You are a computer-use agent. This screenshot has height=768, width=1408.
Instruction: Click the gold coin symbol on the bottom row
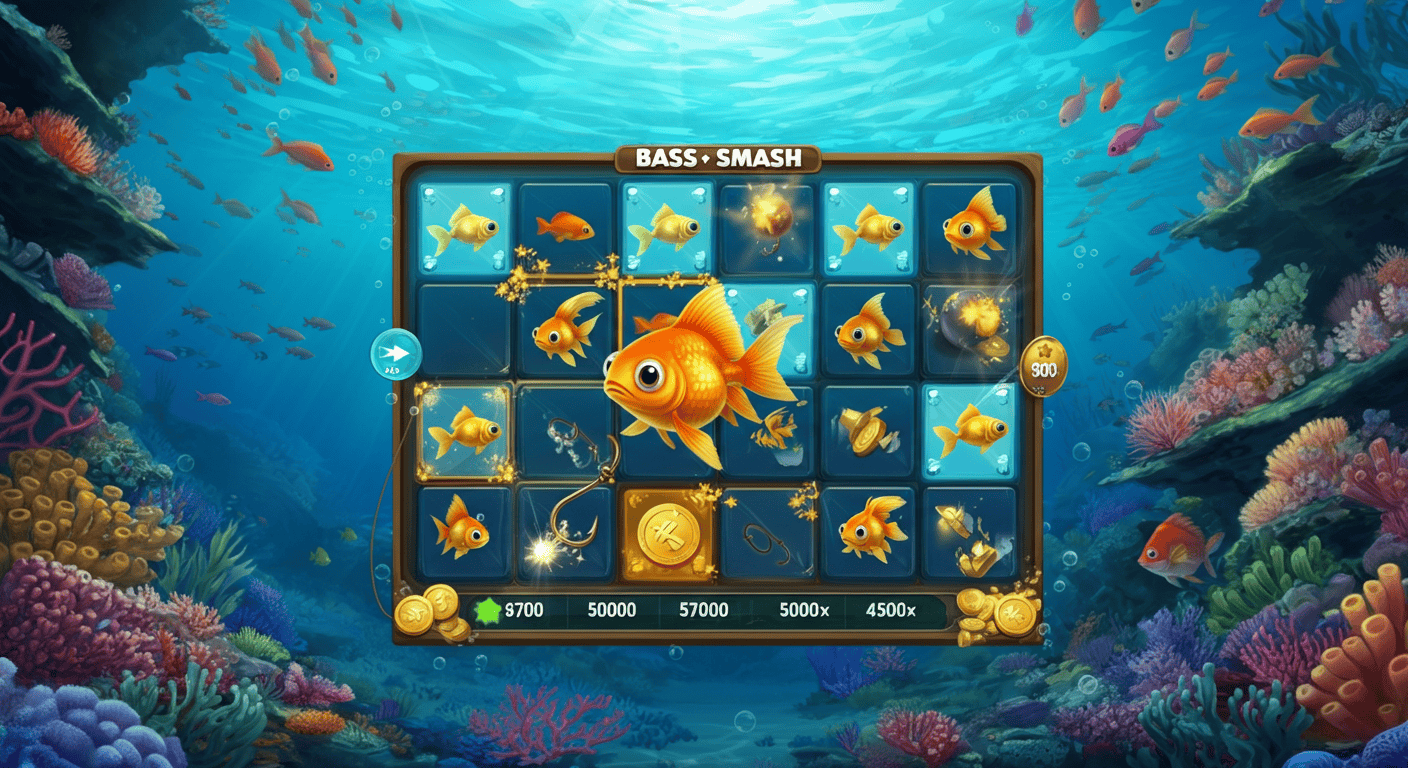(668, 533)
